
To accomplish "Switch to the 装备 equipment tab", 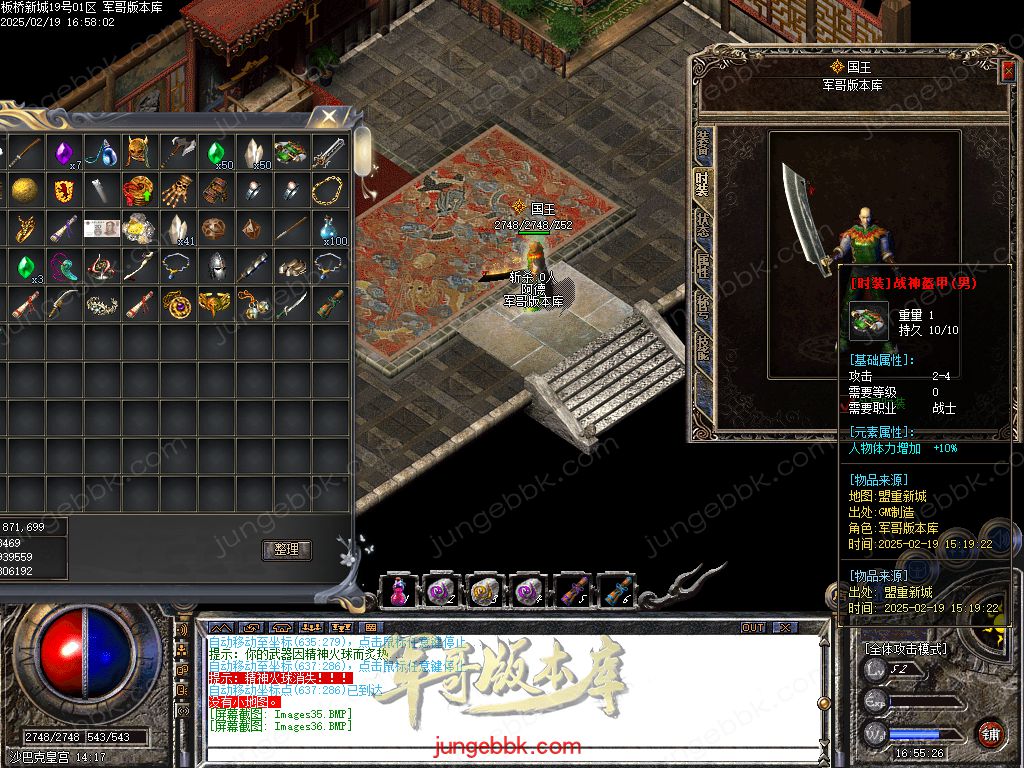I will (703, 147).
